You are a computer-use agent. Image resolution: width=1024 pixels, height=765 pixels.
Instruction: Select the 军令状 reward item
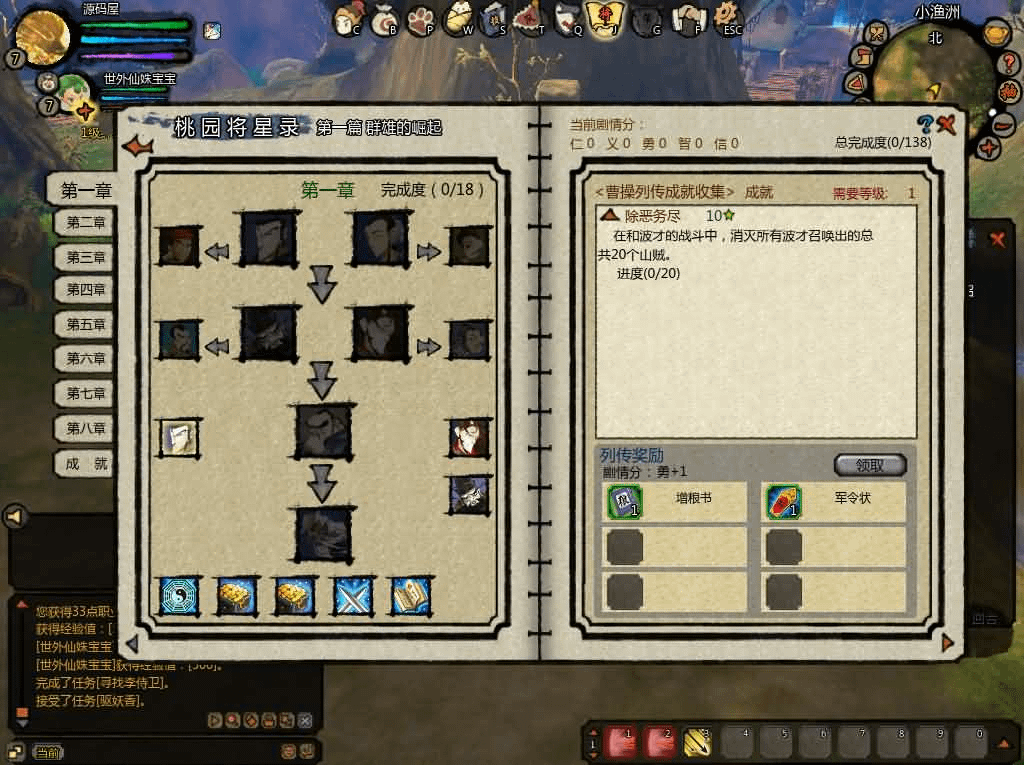point(784,502)
